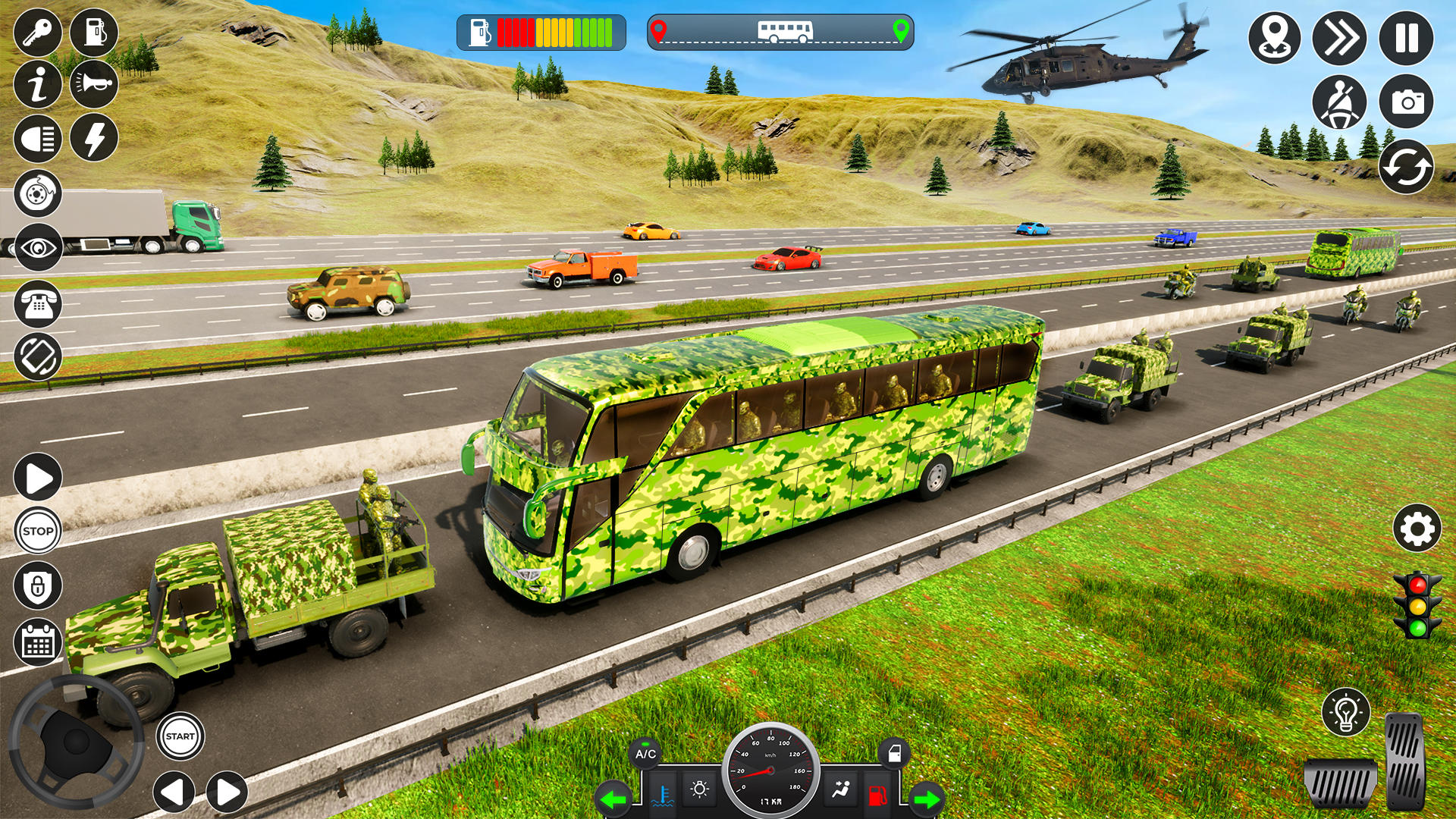Hit the STOP button

coord(38,531)
